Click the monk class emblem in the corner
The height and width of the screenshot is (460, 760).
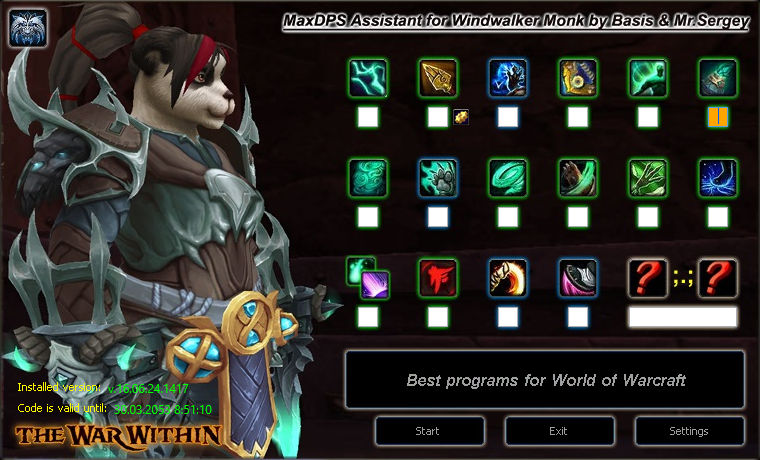pyautogui.click(x=27, y=27)
